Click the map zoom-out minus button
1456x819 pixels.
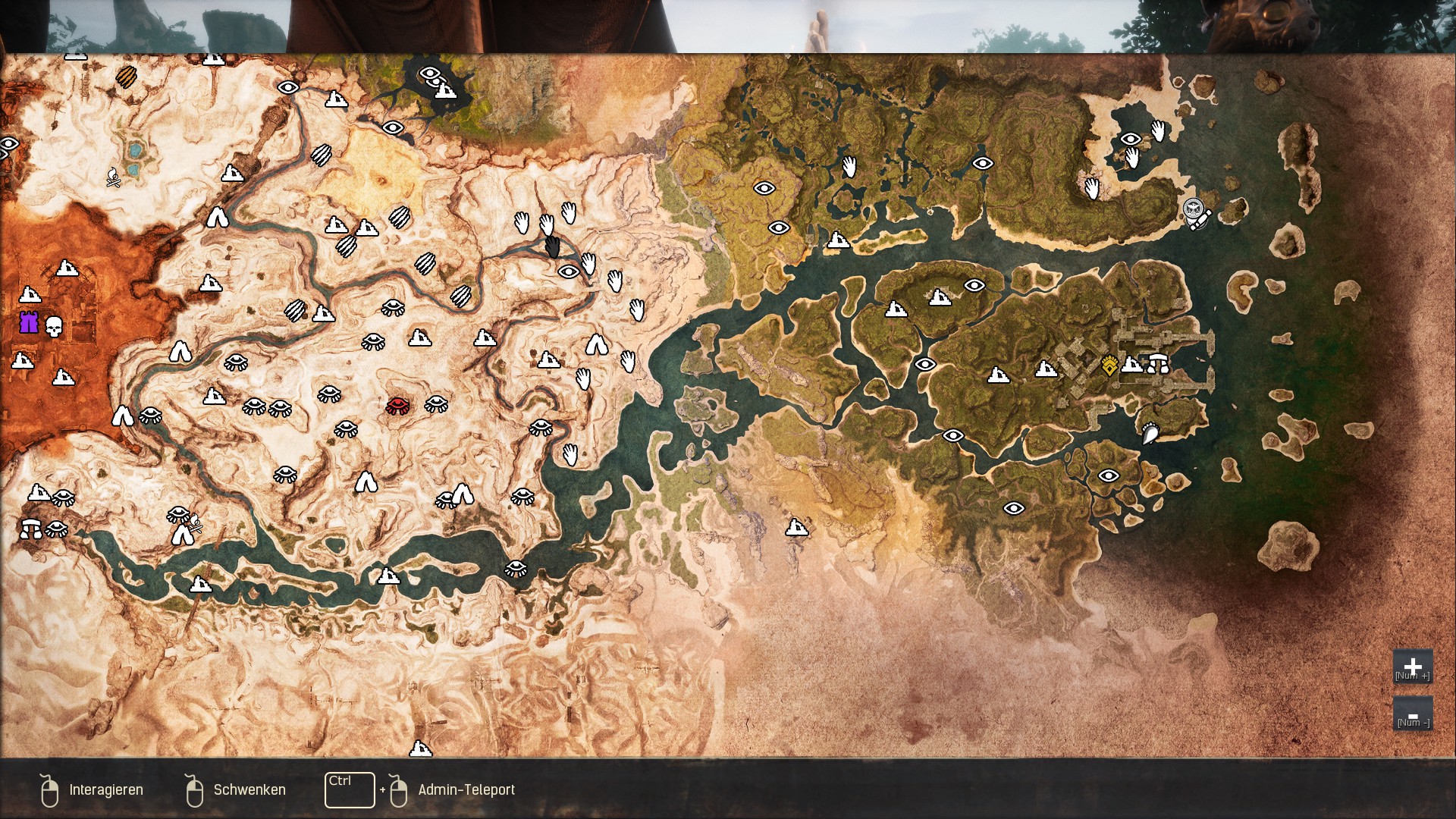click(x=1412, y=714)
